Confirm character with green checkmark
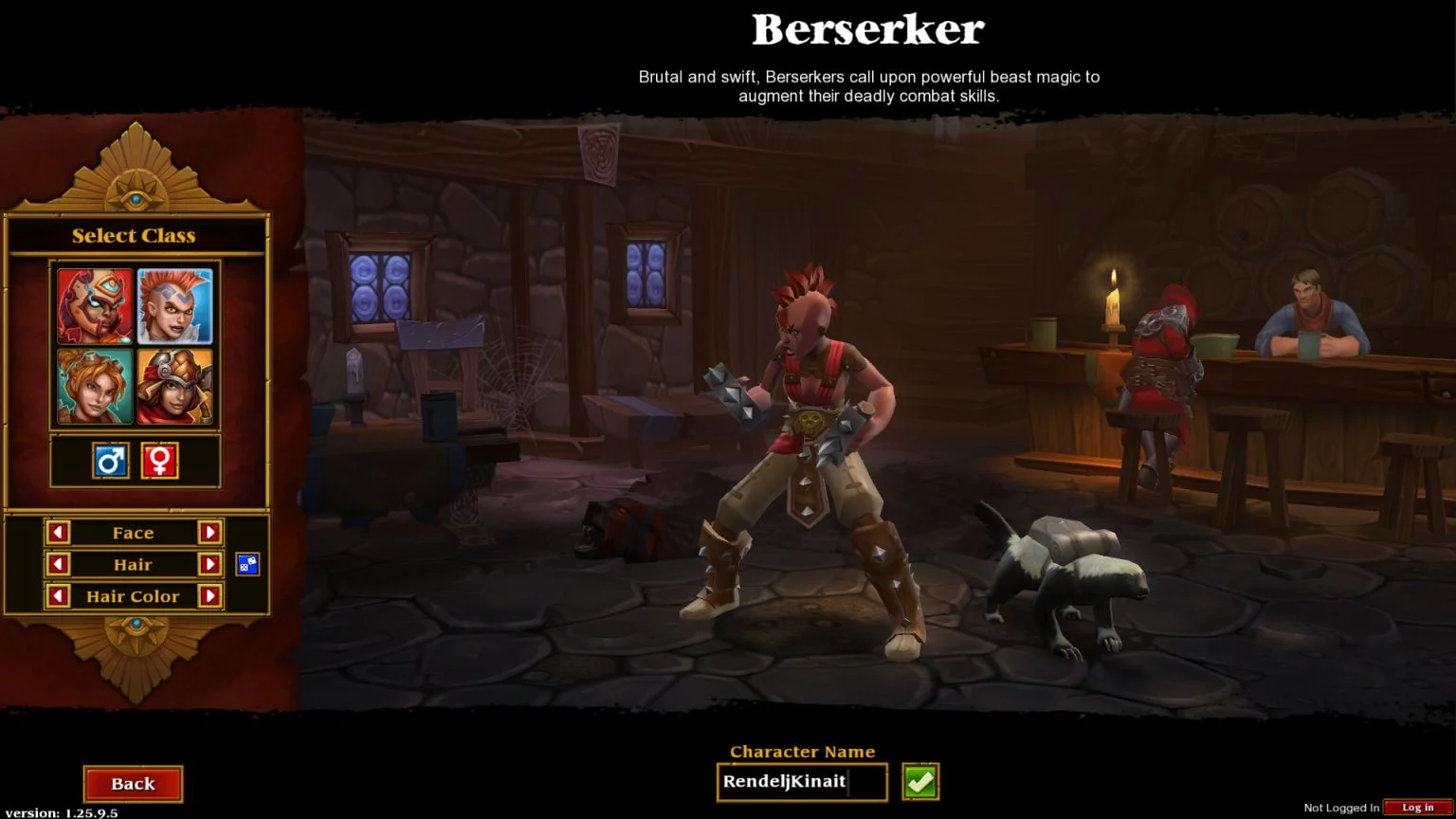This screenshot has width=1456, height=819. click(920, 782)
